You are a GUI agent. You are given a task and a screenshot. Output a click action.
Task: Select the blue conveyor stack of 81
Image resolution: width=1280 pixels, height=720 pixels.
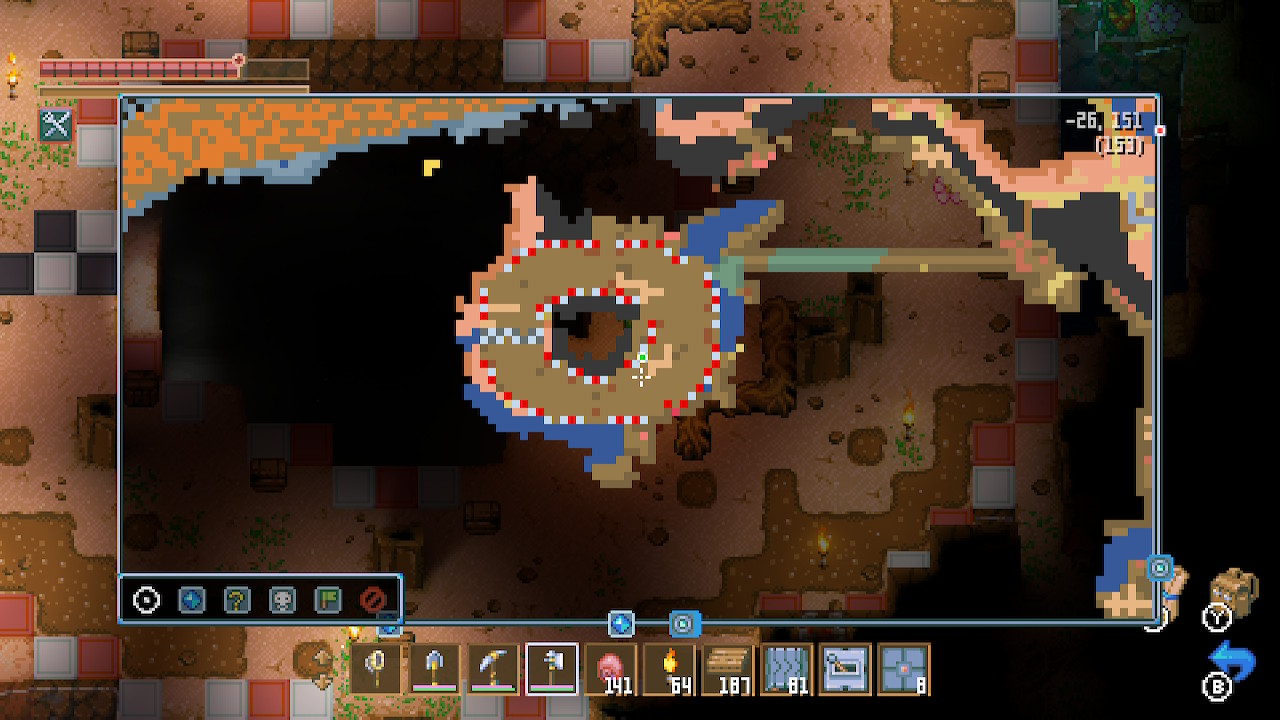pos(786,667)
